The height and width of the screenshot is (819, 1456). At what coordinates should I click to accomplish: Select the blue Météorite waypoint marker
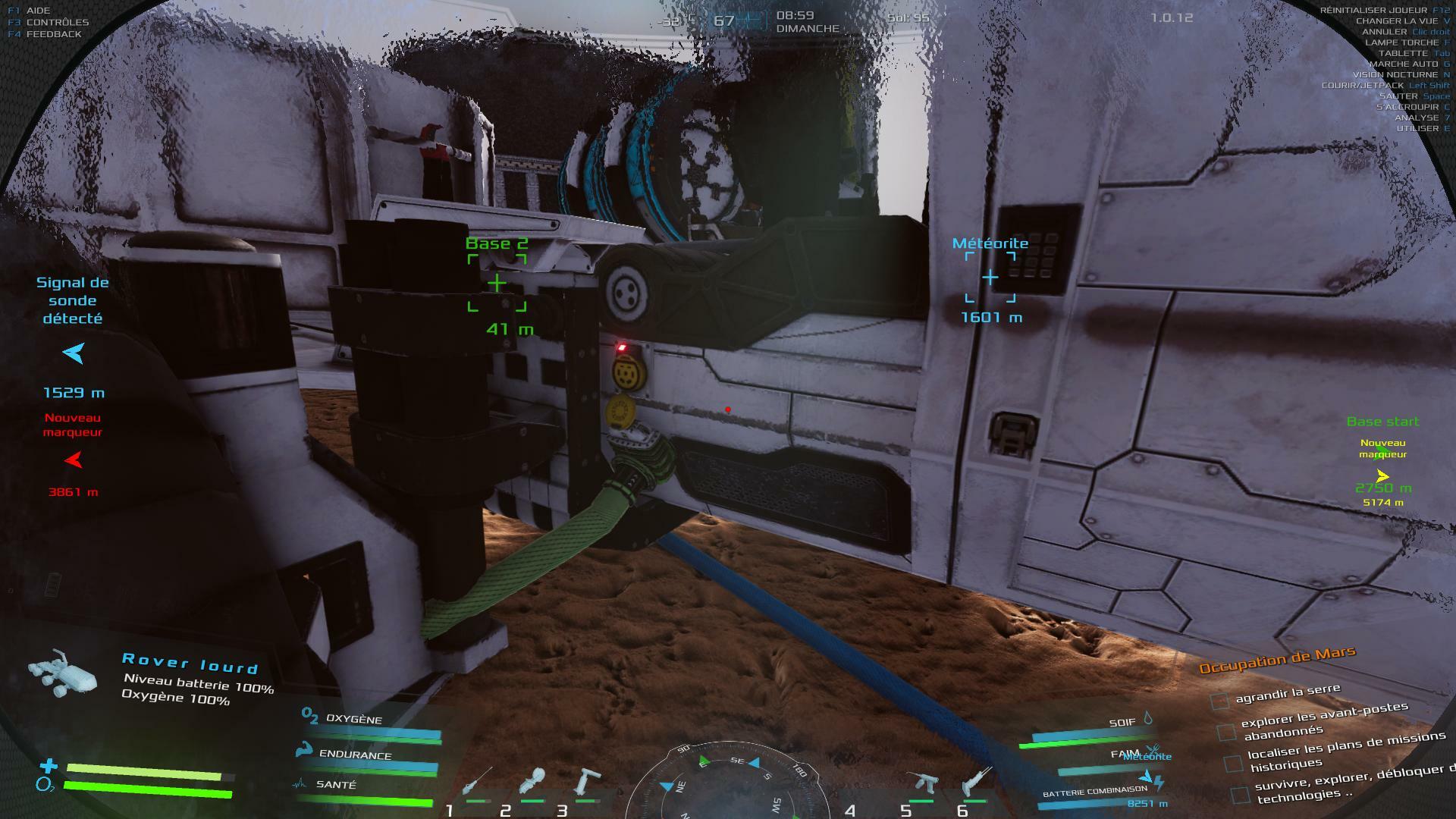[990, 278]
